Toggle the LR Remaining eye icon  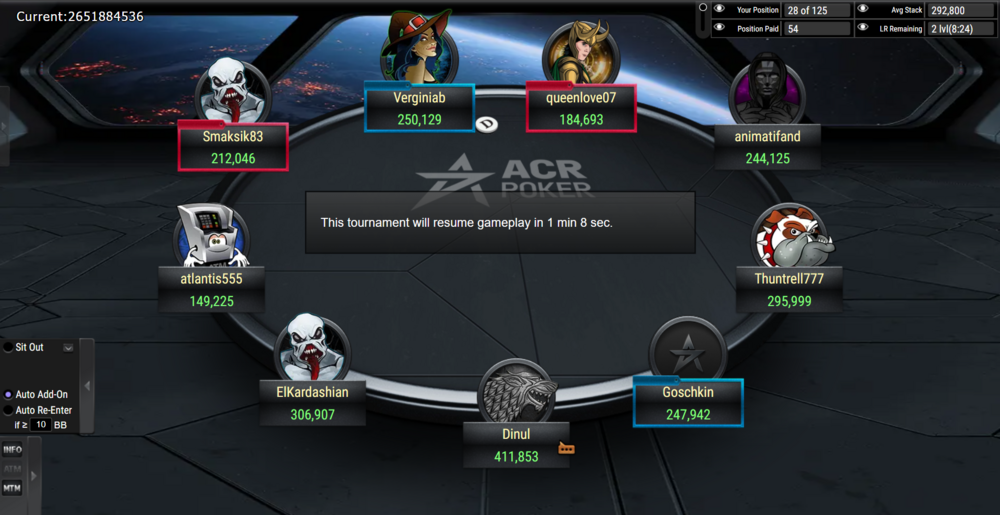[x=863, y=28]
